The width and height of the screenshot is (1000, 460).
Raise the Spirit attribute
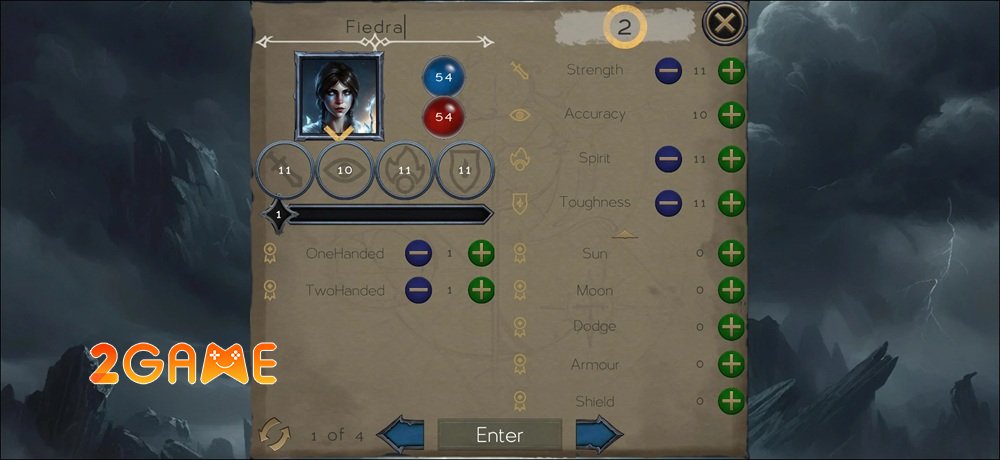tap(732, 158)
